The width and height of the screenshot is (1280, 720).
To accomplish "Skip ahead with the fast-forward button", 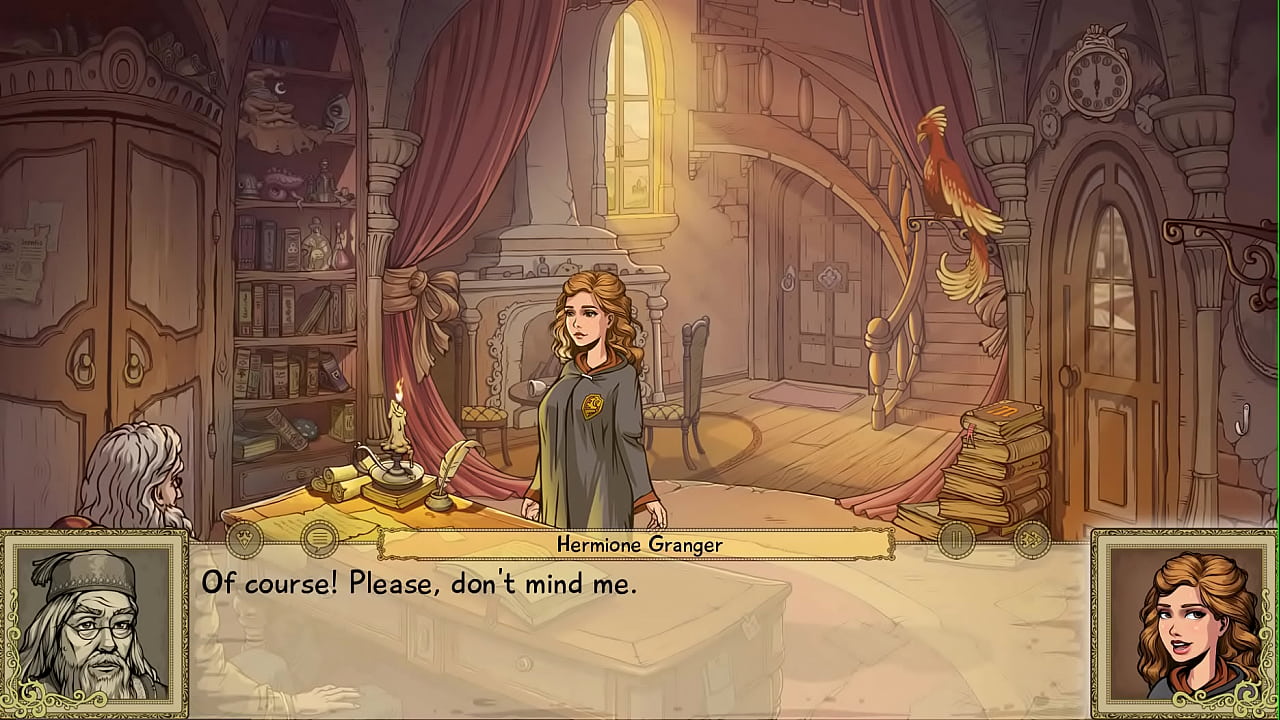I will (x=1031, y=540).
